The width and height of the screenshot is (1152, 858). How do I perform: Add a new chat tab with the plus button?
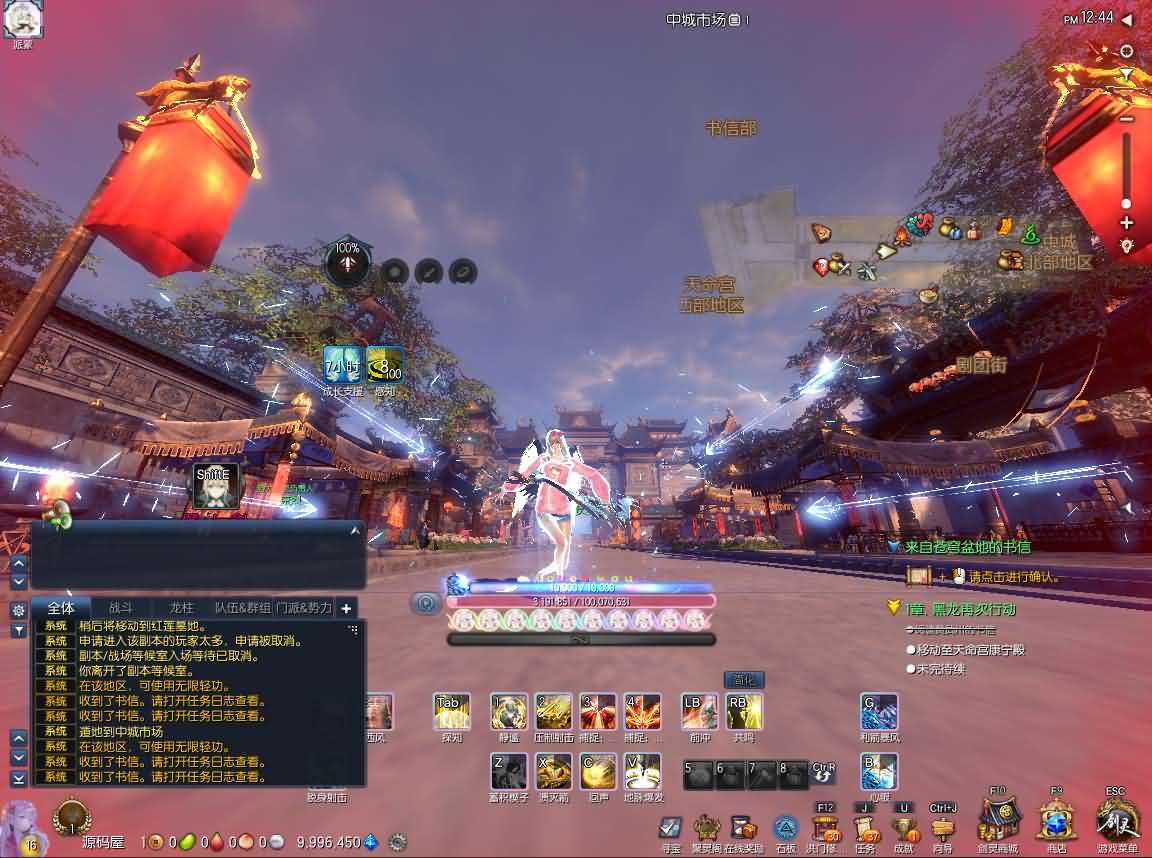(x=346, y=608)
